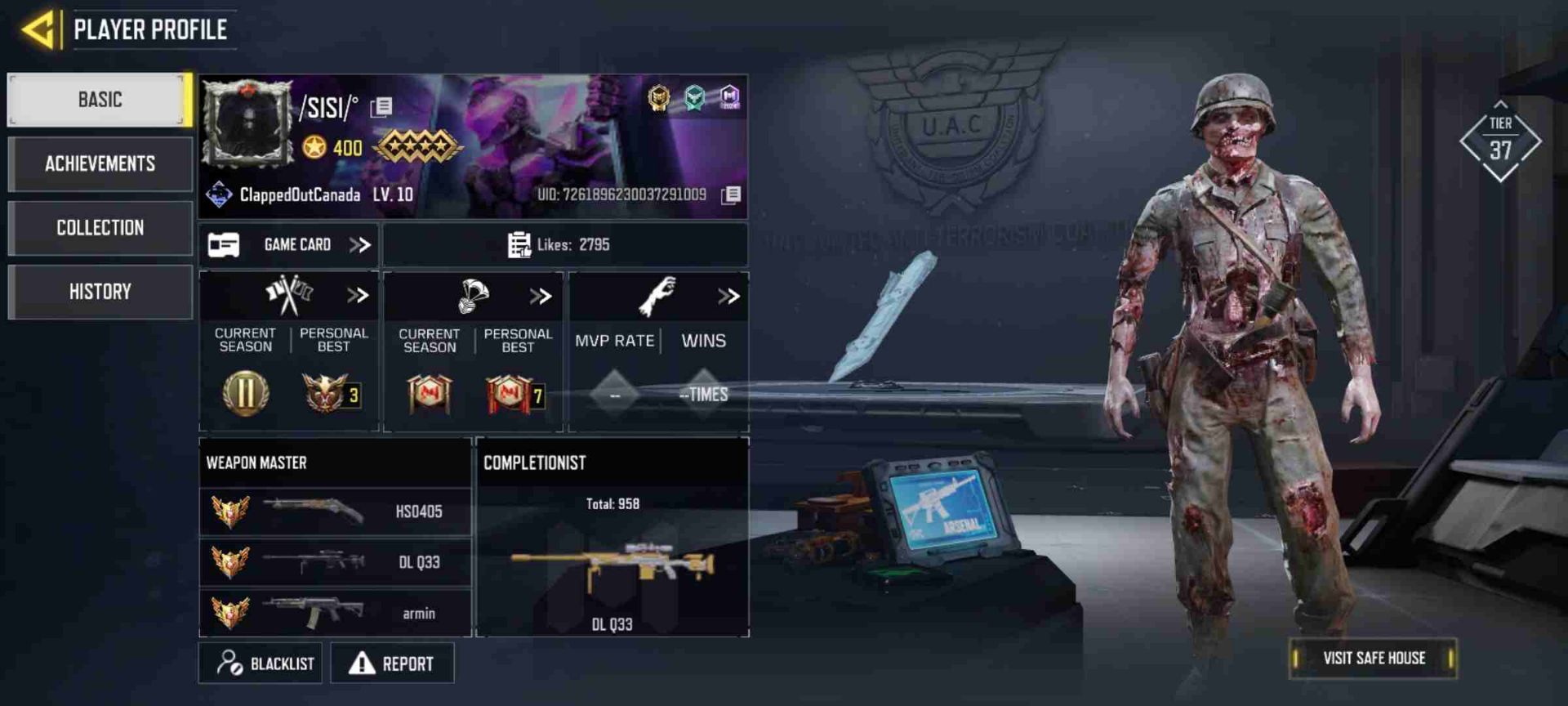
Task: Expand the multiplayer ranked stats panel
Action: pos(358,295)
